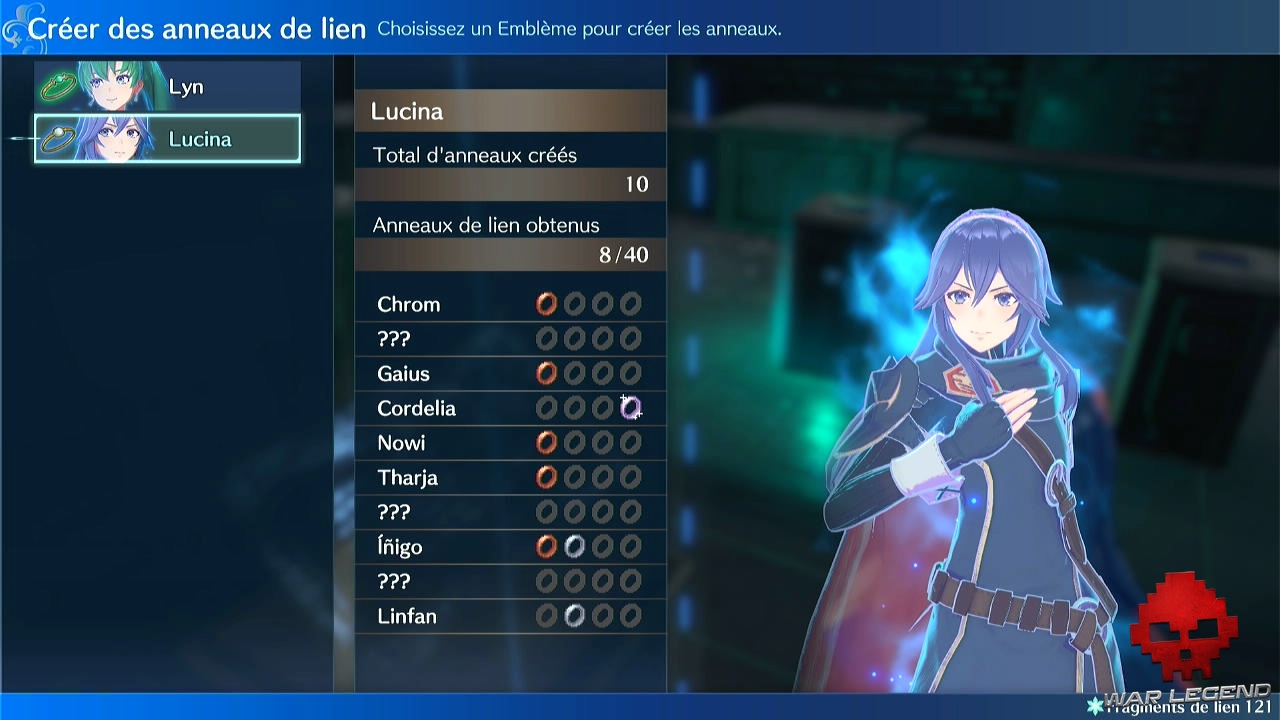Click Cordelia's glowing purple ring slot

click(x=631, y=408)
